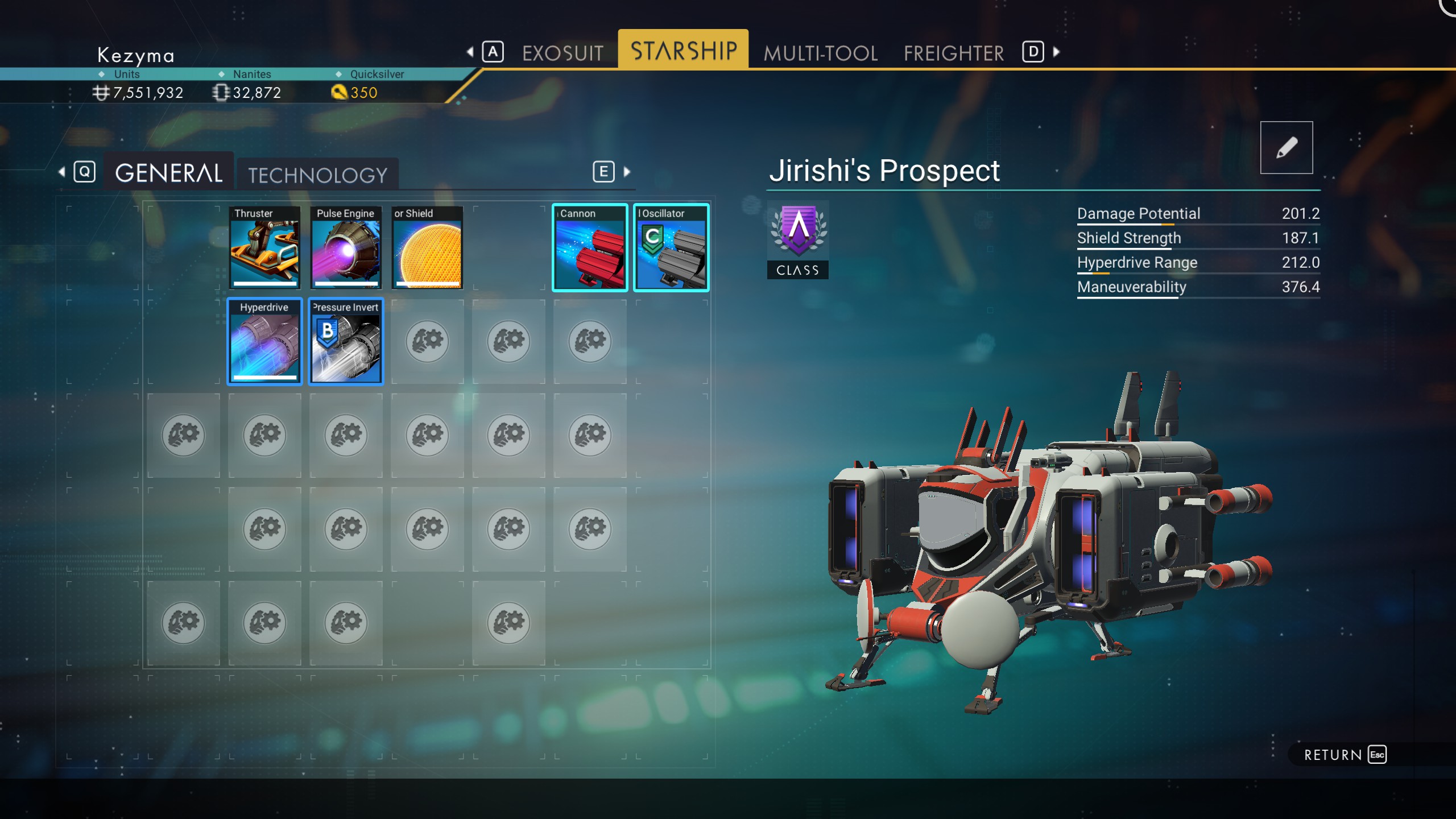Viewport: 1456px width, 819px height.
Task: Click the Units currency icon
Action: tap(102, 92)
